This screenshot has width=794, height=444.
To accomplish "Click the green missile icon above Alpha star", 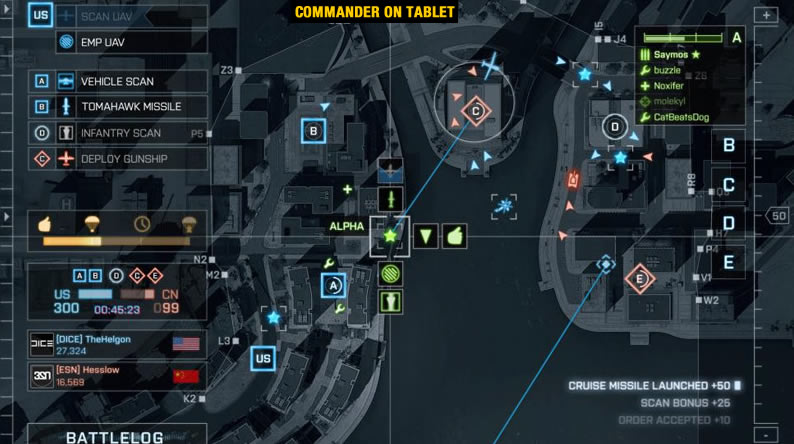I will [390, 197].
